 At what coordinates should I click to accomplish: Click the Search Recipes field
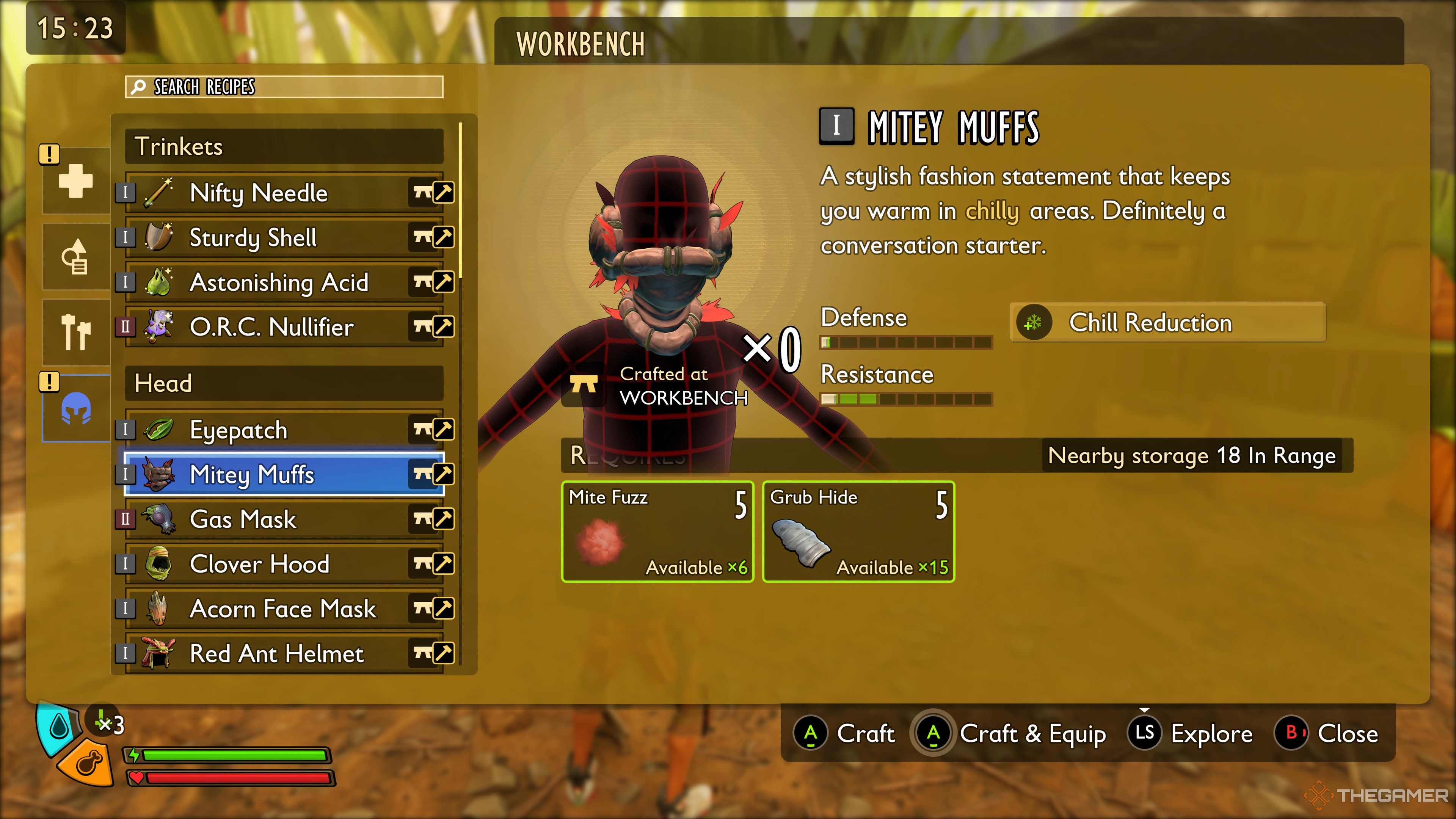pyautogui.click(x=284, y=87)
